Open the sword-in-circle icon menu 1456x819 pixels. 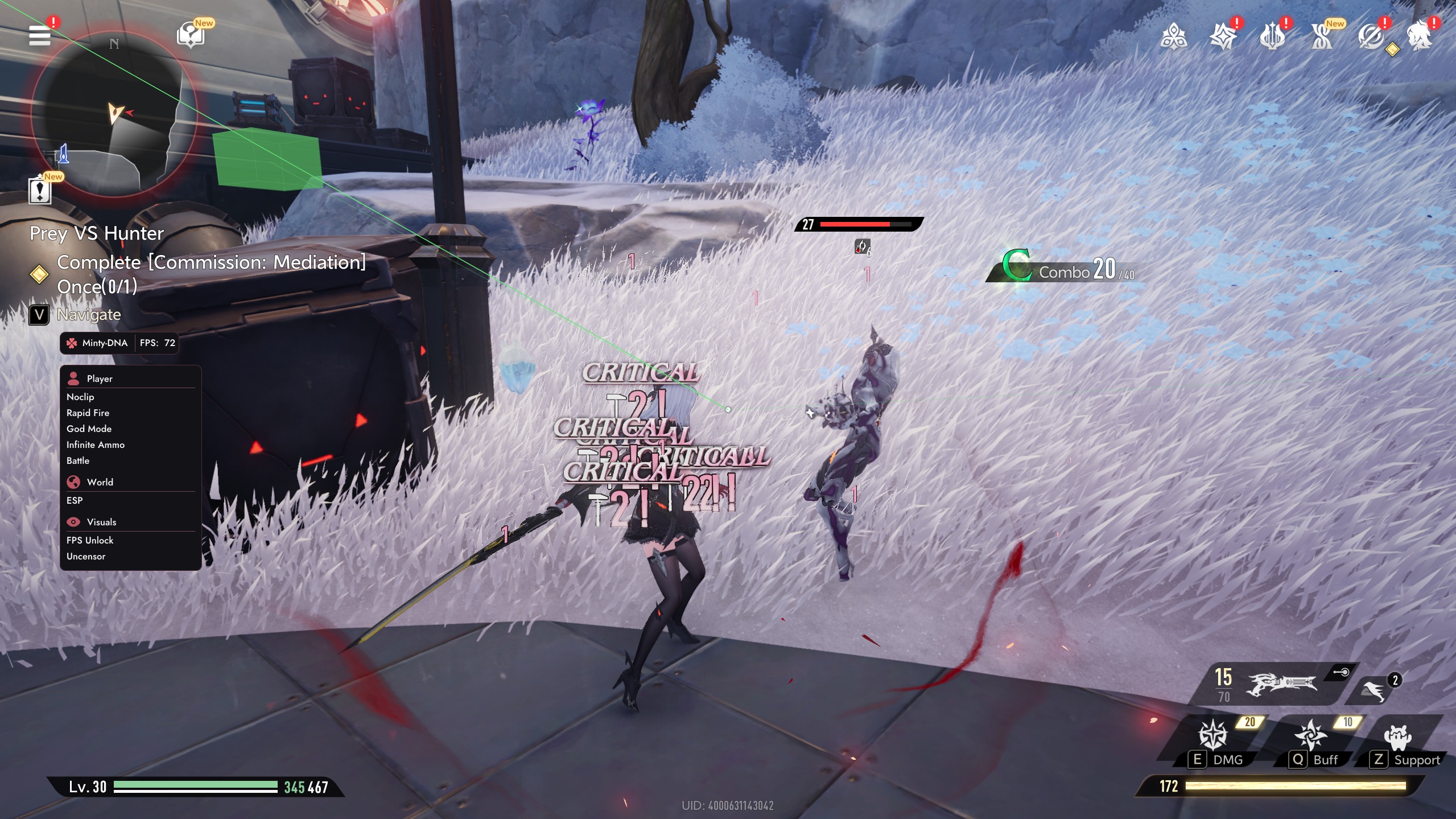point(1370,37)
